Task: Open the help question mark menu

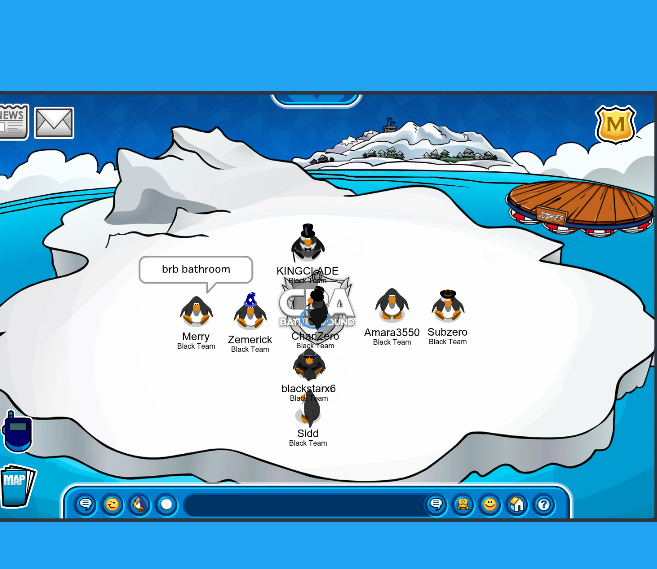Action: (544, 505)
